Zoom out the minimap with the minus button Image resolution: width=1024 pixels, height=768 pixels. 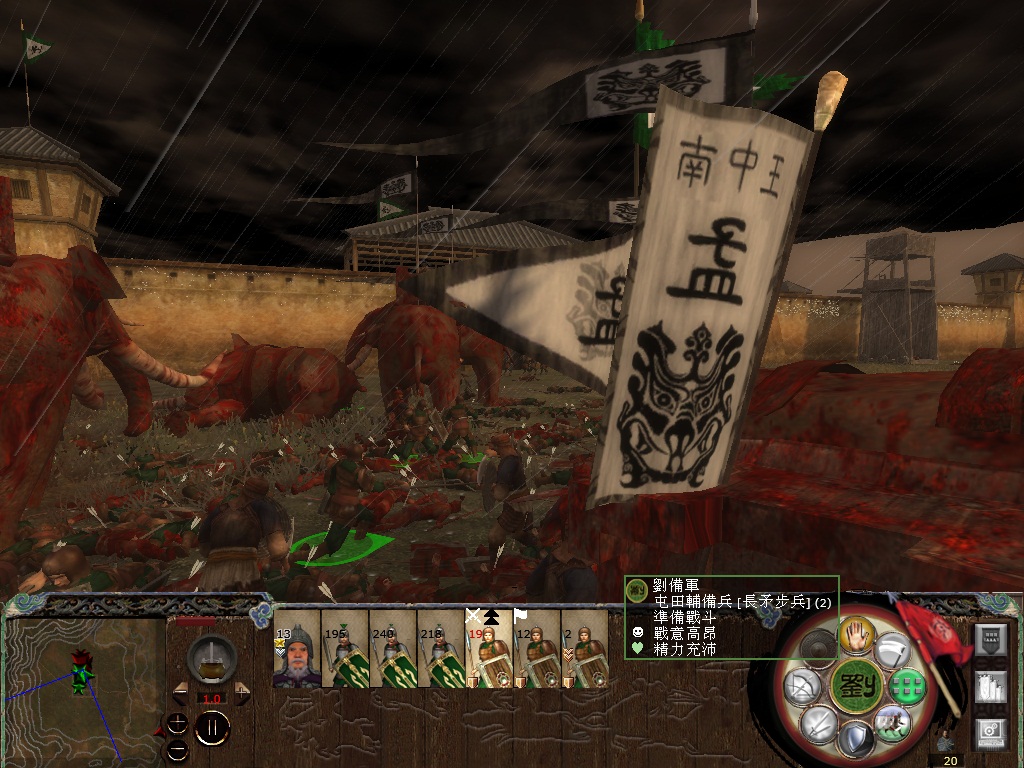click(x=178, y=748)
